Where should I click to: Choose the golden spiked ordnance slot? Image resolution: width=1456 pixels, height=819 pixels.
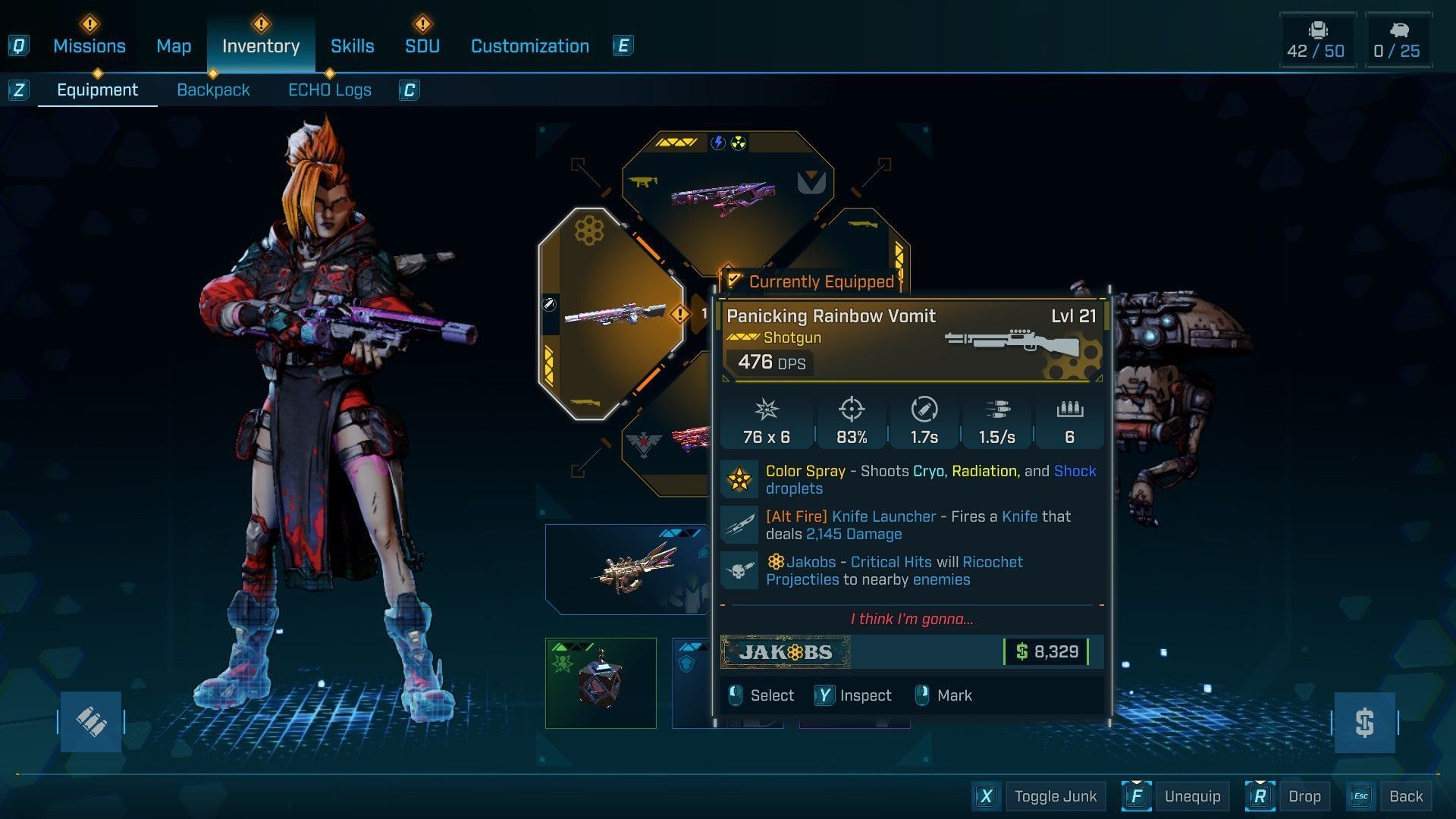(626, 569)
